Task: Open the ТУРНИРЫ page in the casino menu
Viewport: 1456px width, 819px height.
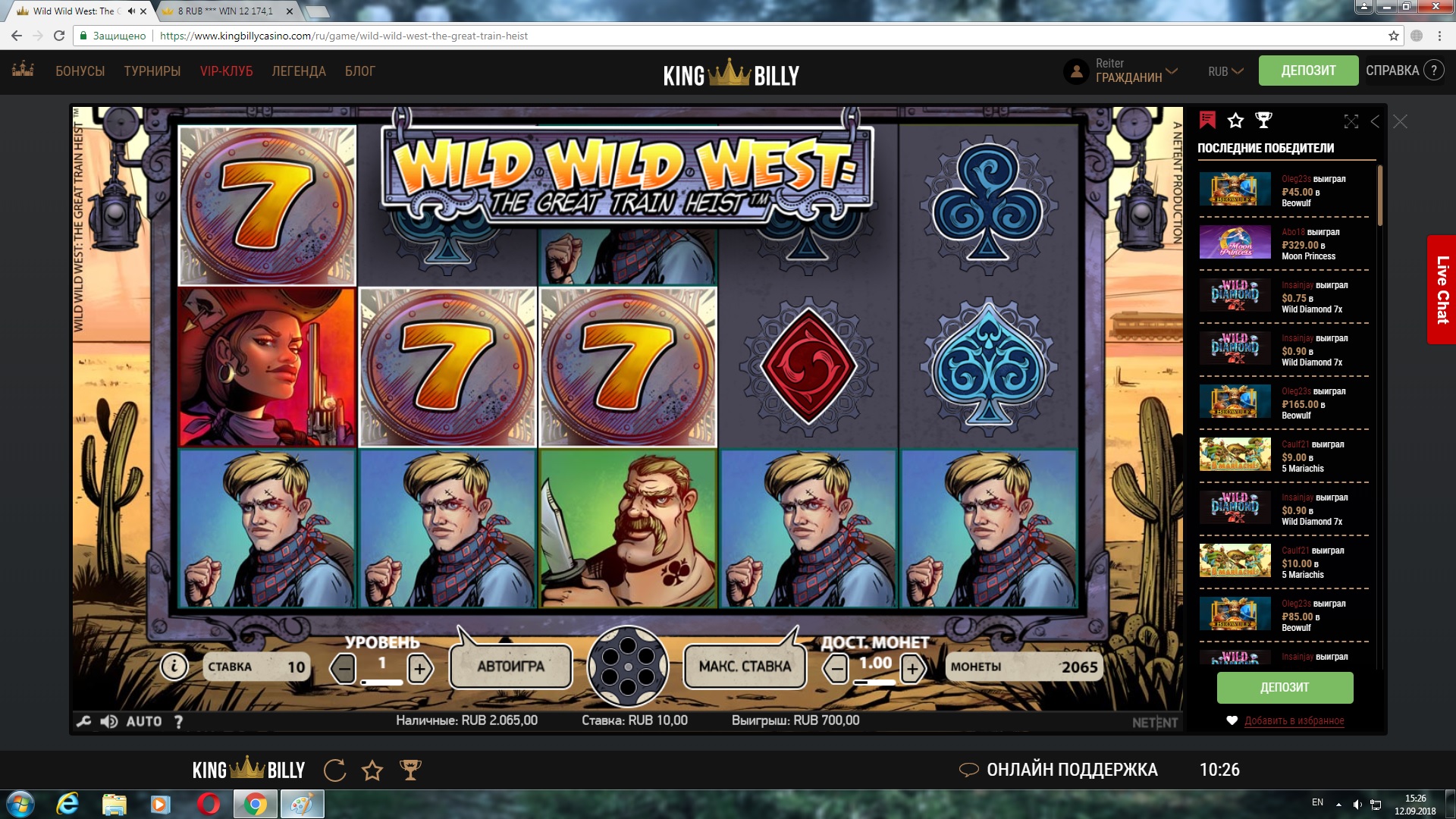Action: click(152, 71)
